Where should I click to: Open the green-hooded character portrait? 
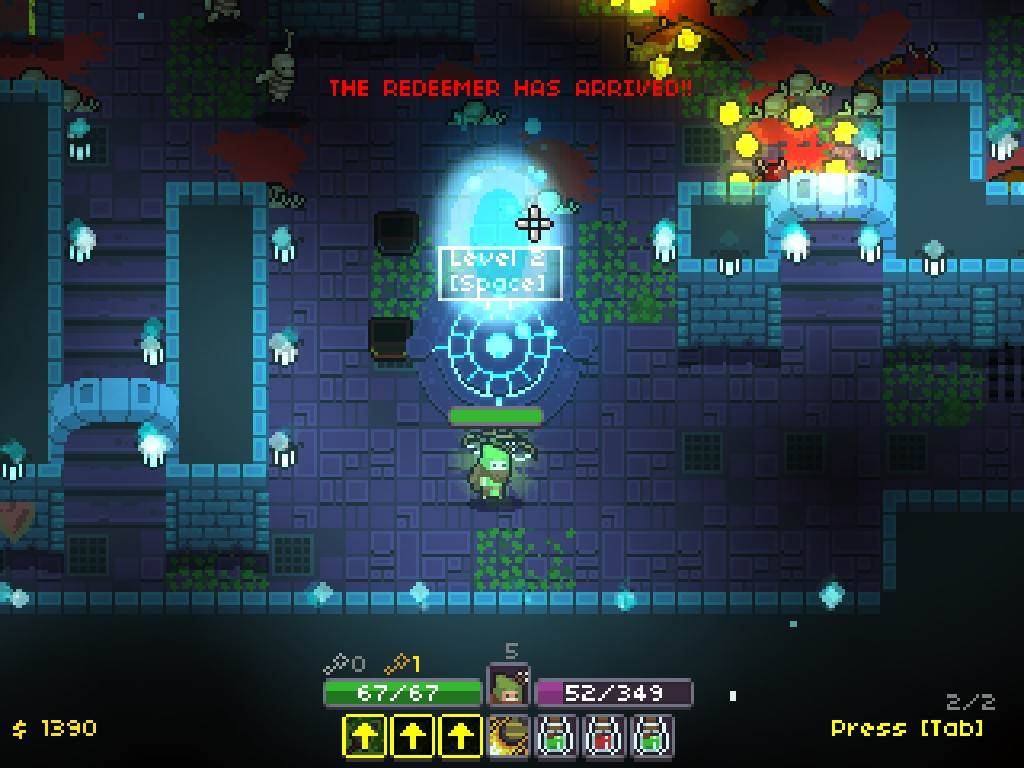click(509, 688)
